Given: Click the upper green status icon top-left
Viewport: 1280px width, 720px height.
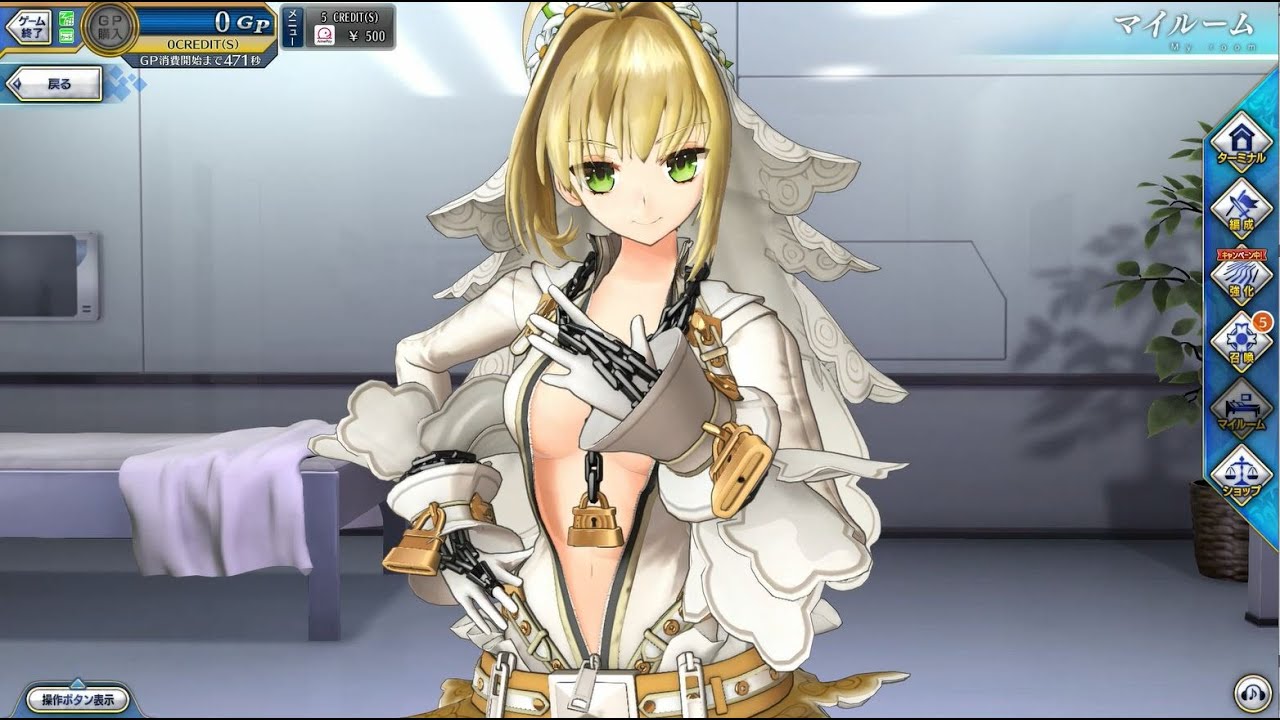Looking at the screenshot, I should 66,20.
